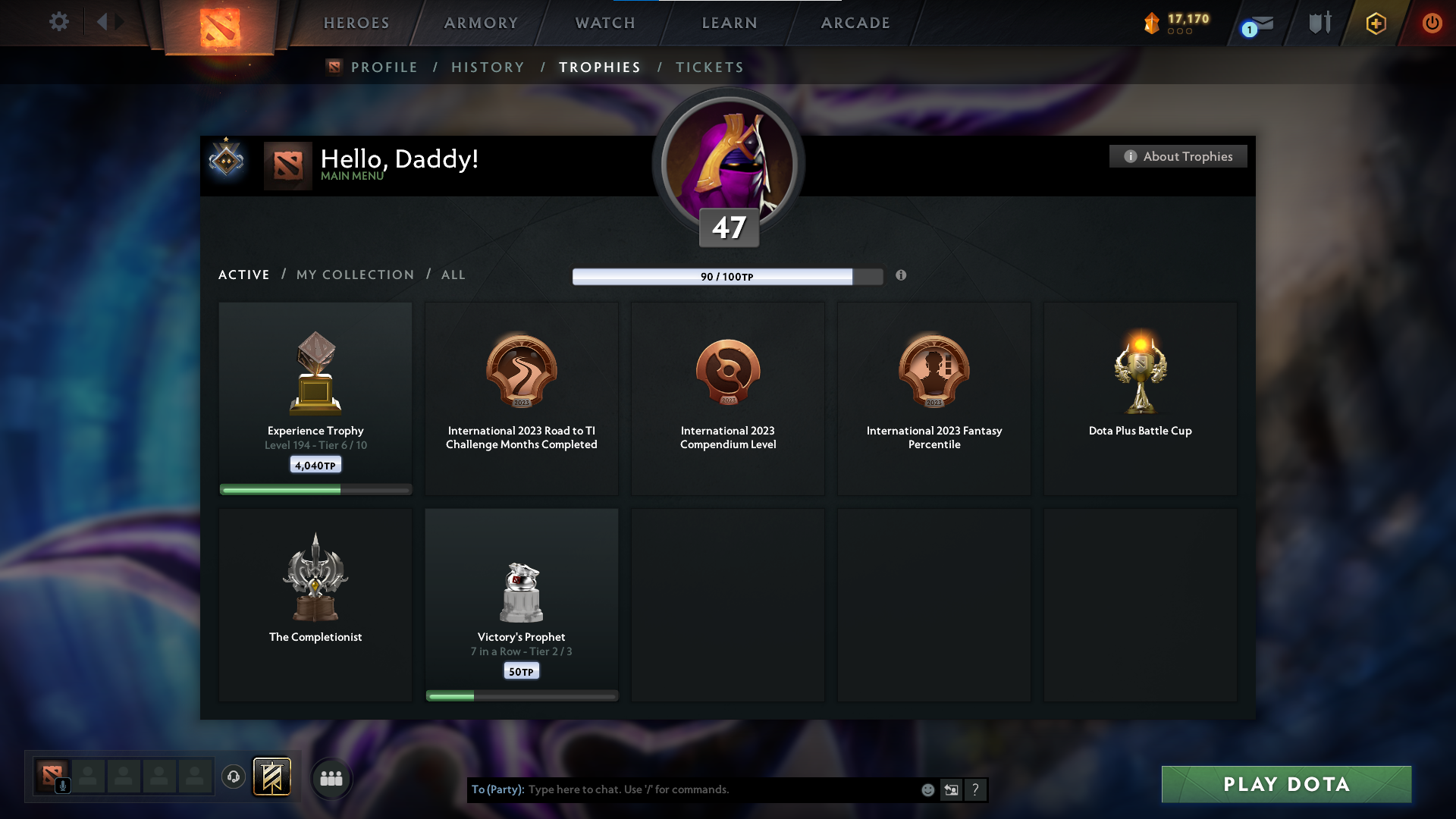Toggle the emoticon picker in chat
1456x819 pixels.
point(927,789)
